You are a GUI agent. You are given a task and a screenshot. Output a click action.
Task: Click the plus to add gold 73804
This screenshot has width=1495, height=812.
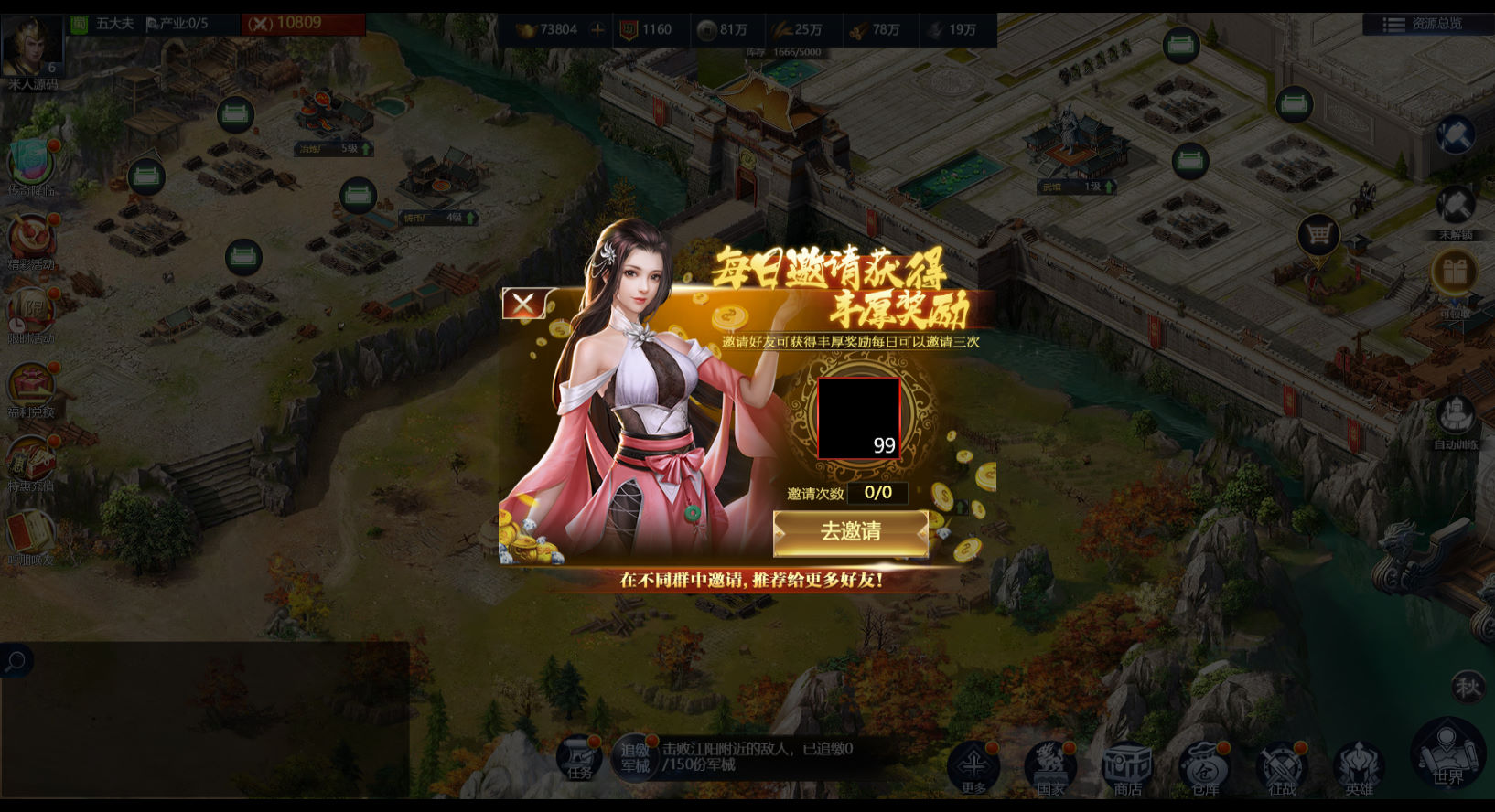click(597, 29)
